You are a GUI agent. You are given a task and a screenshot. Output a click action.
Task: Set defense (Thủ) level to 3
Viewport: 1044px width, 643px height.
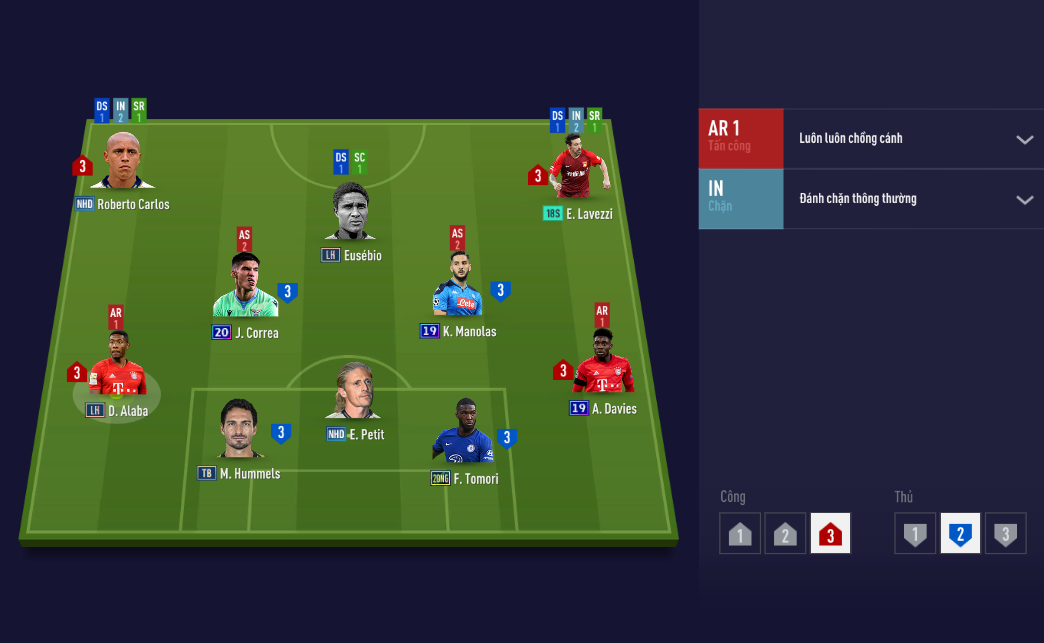(1005, 534)
